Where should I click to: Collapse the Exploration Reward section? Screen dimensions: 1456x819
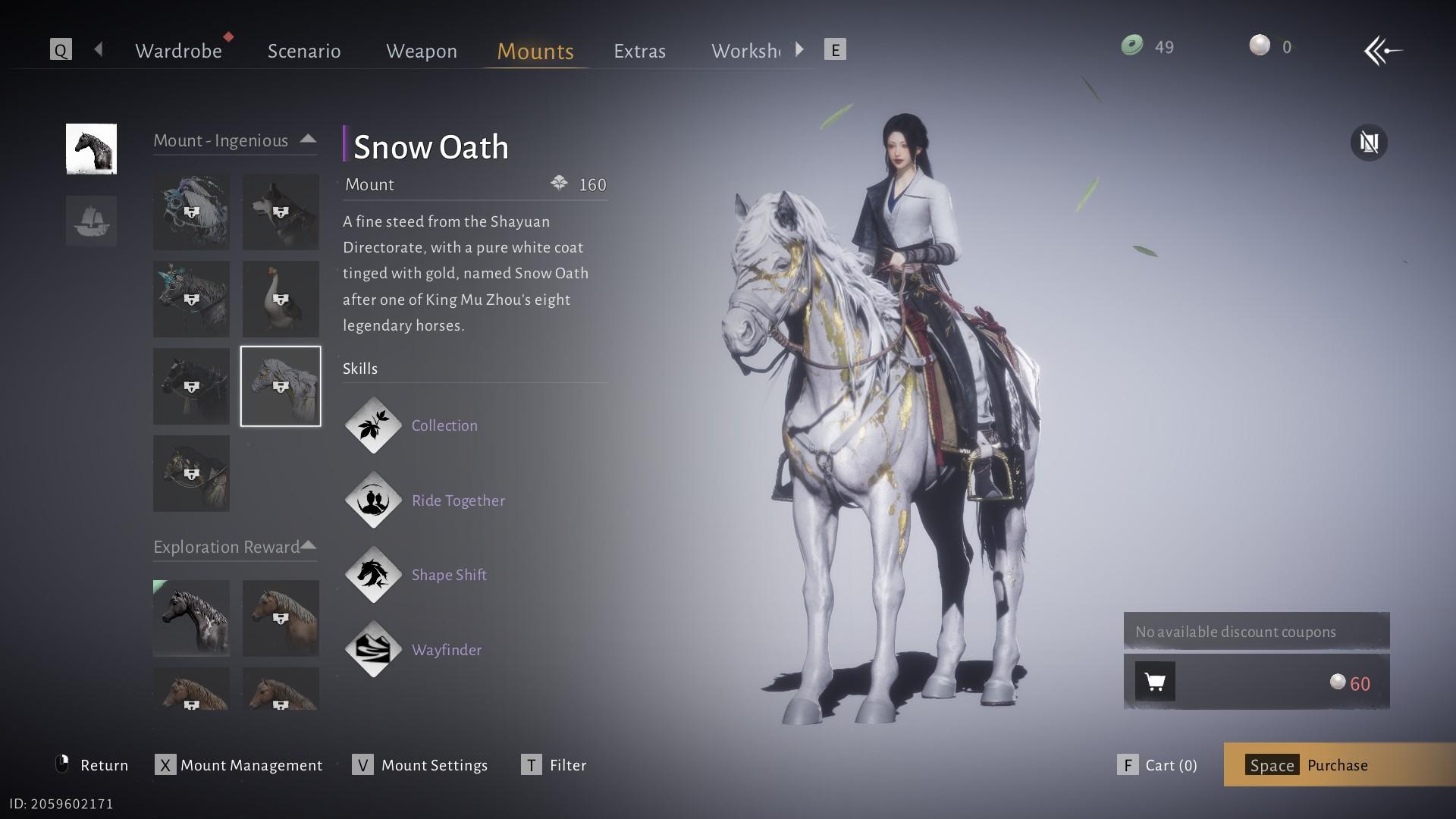pos(308,546)
